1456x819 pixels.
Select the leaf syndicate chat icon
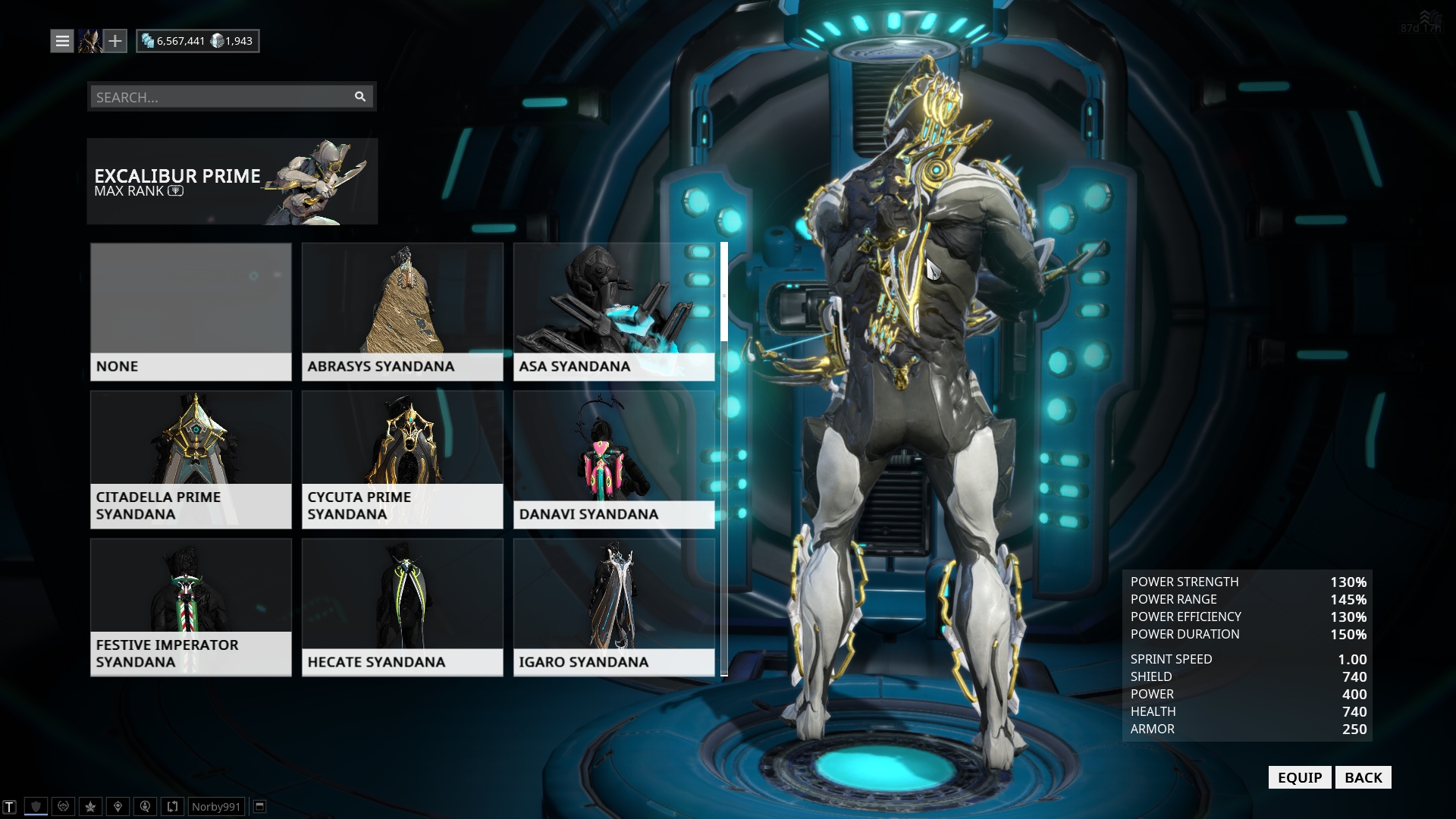(89, 806)
